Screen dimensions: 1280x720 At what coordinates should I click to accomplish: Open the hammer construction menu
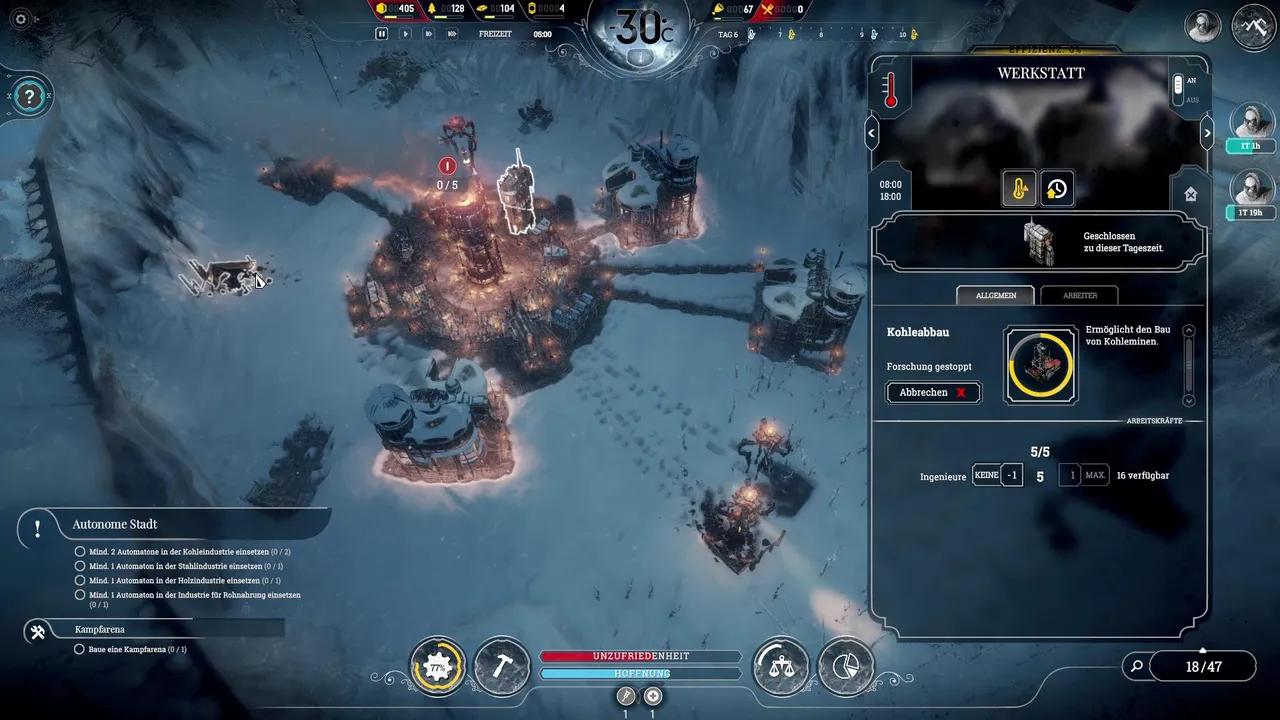tap(502, 665)
